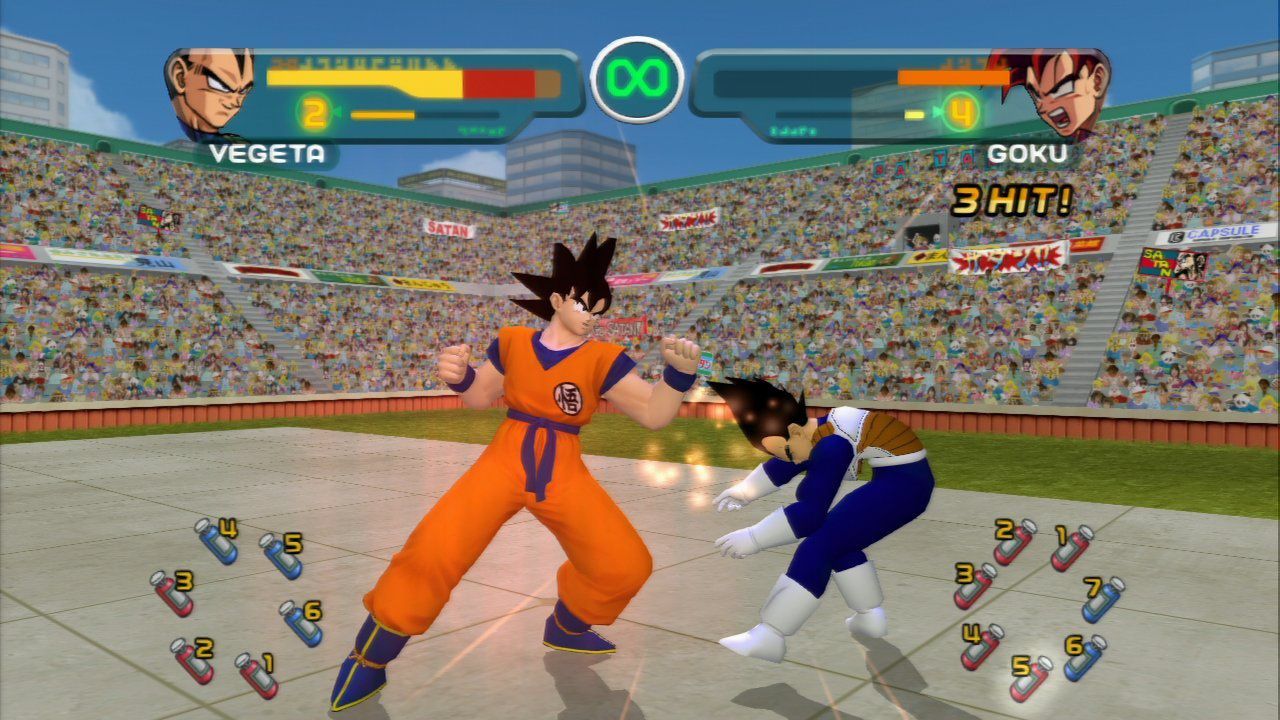This screenshot has height=720, width=1280.
Task: Activate Vegeta's blue capsule number 6
Action: coord(300,623)
